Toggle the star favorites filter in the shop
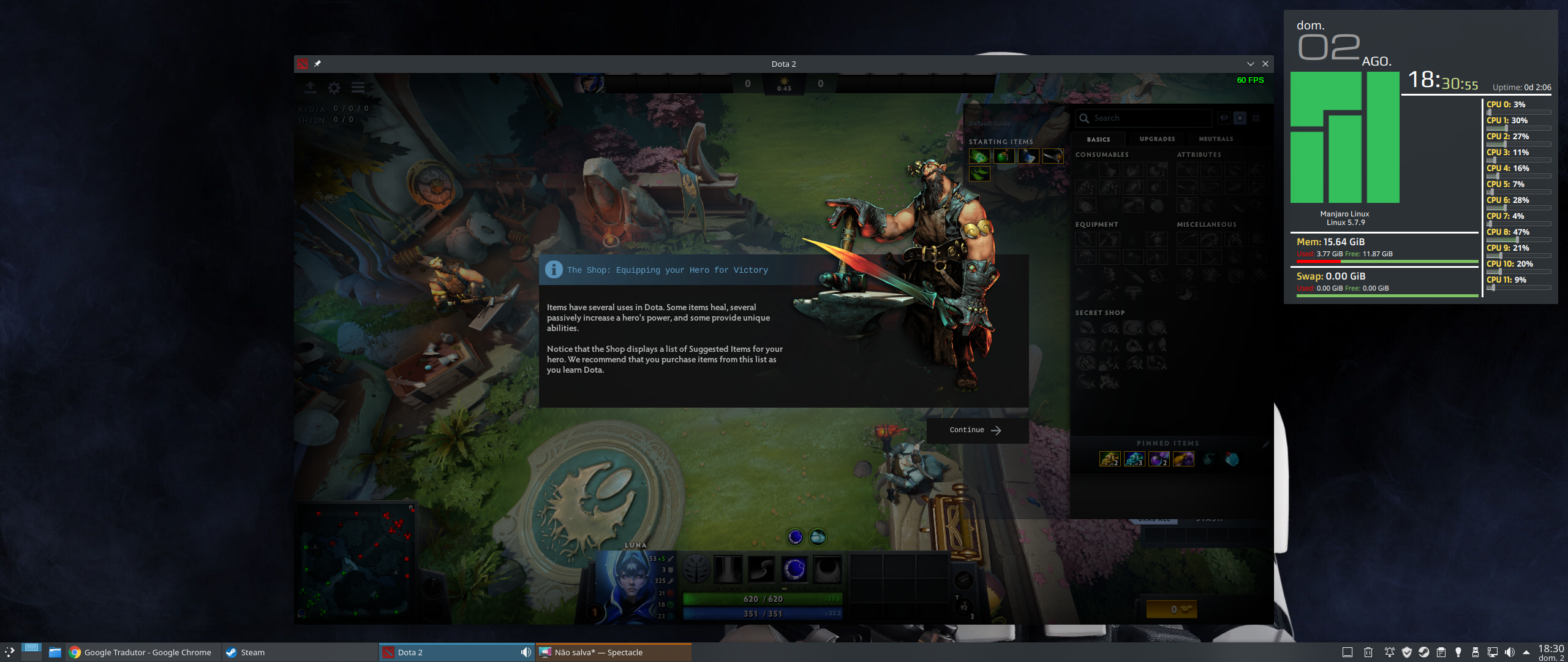Image resolution: width=1568 pixels, height=662 pixels. pos(1240,118)
